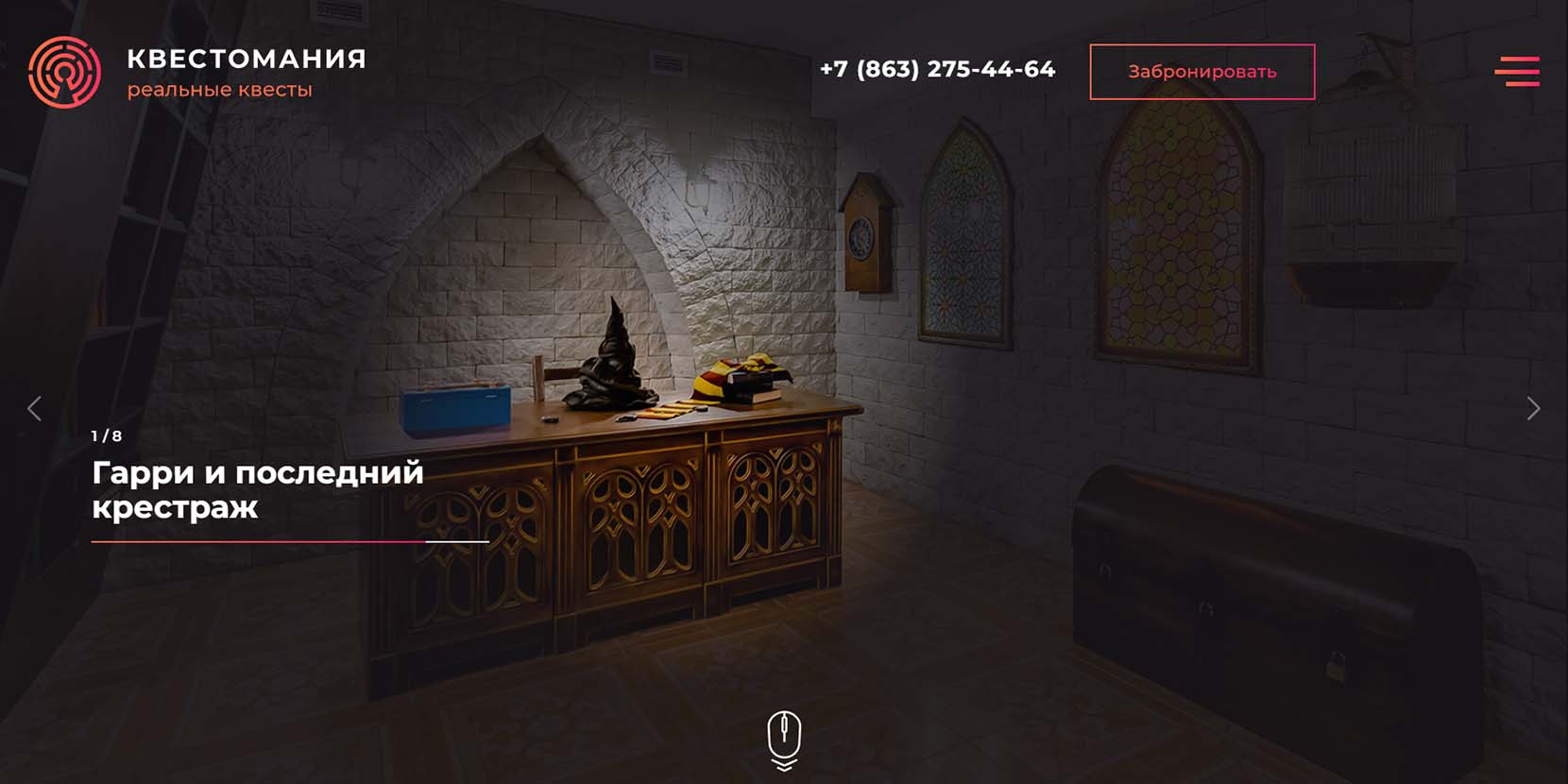Open the hamburger menu

tap(1517, 72)
